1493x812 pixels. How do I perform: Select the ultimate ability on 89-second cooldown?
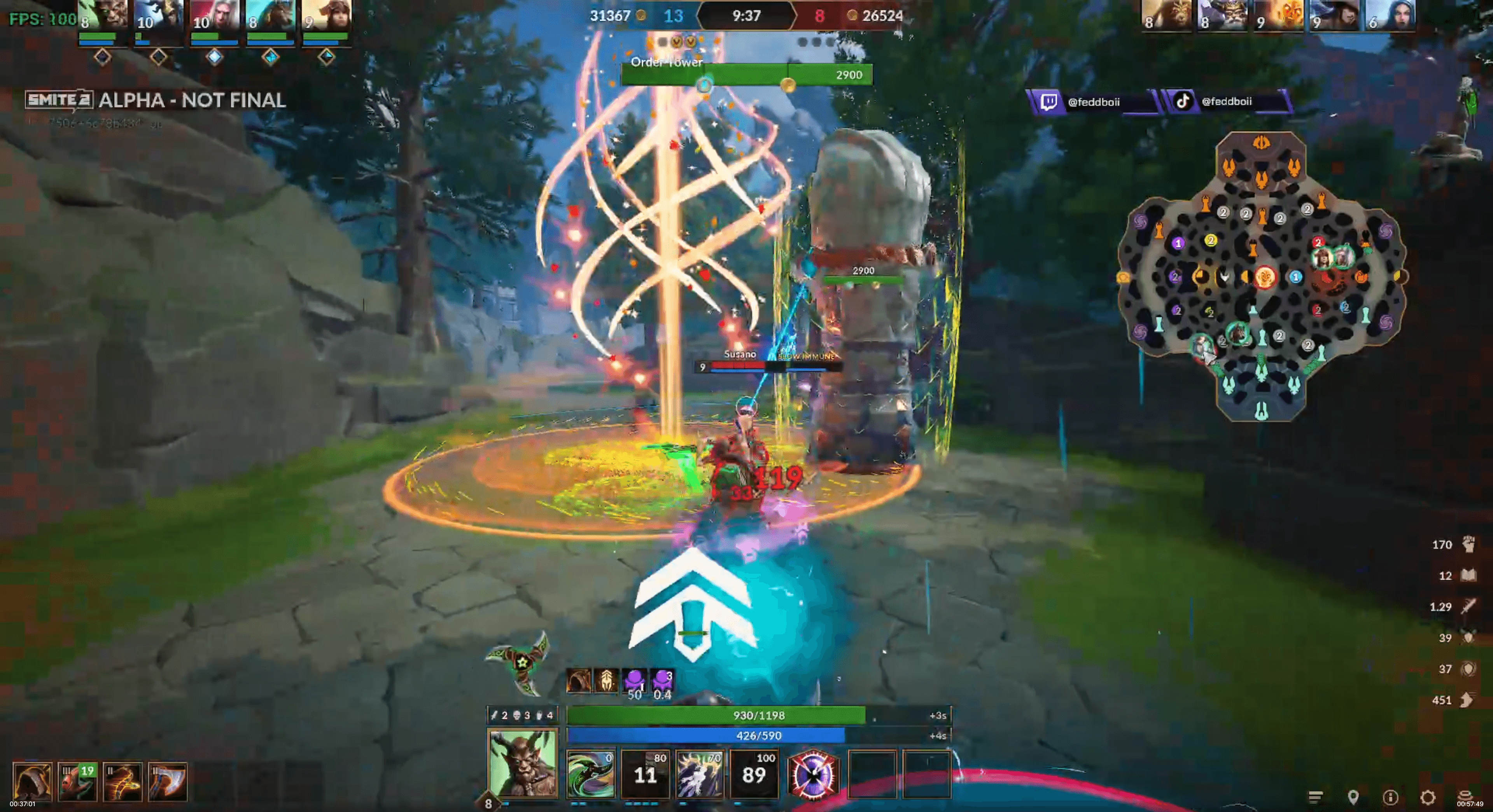pos(753,774)
